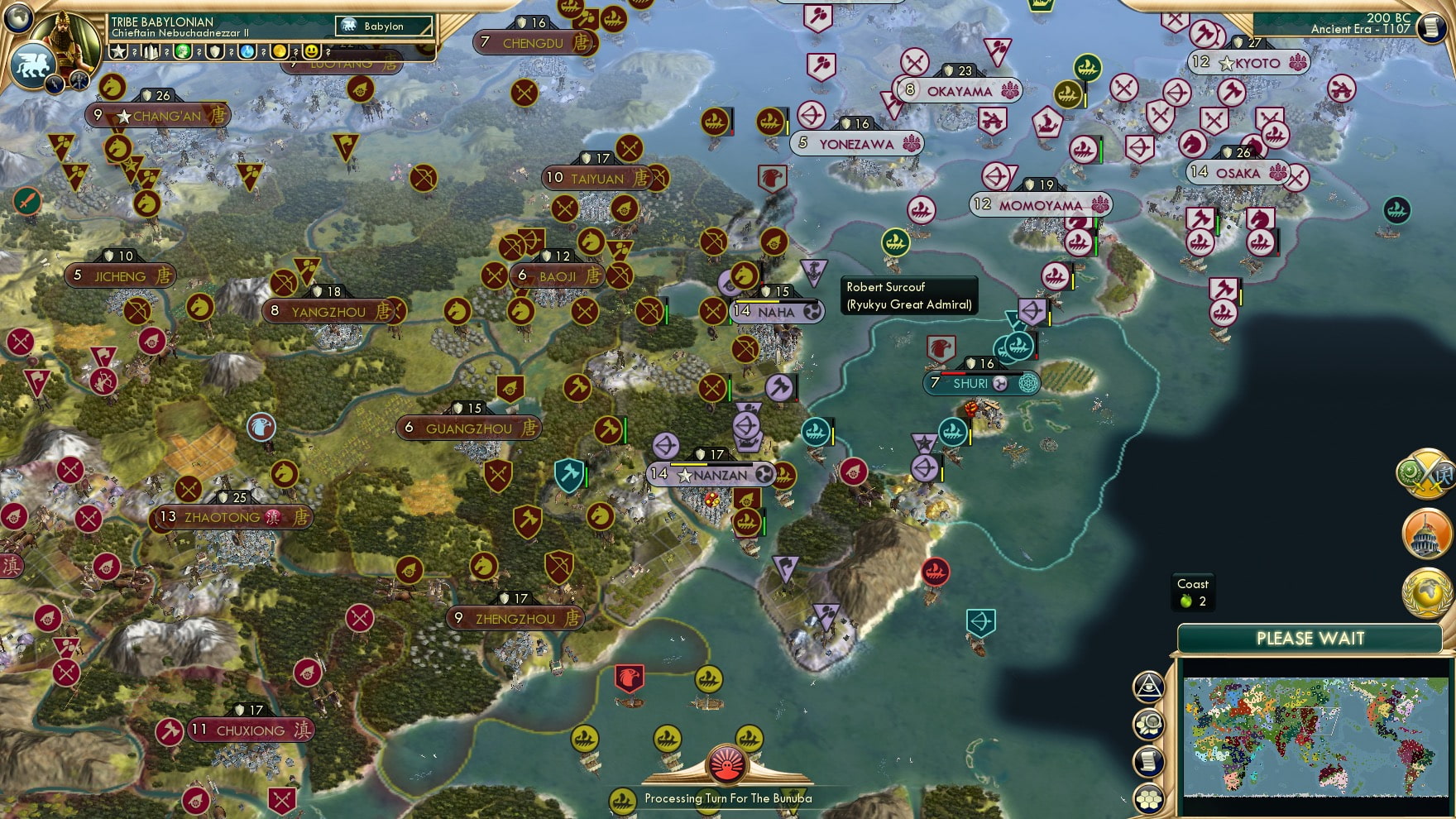1456x819 pixels.
Task: Expand the gold income breakdown tooltip
Action: click(294, 53)
